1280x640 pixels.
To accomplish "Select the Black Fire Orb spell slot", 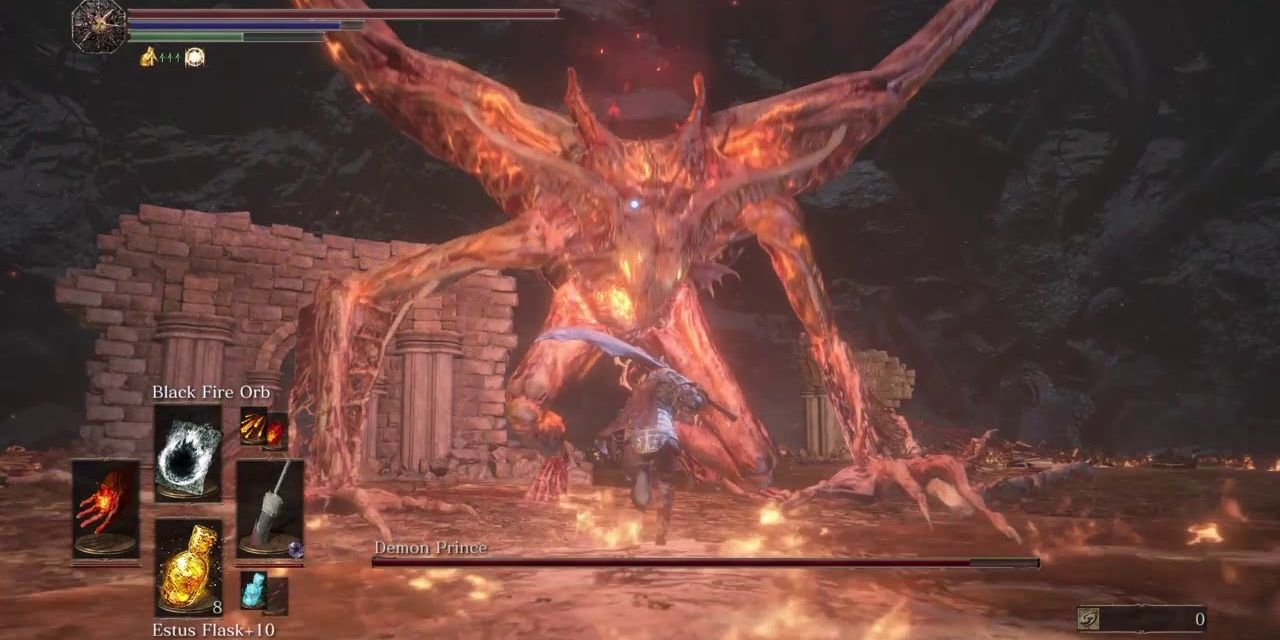I will click(x=188, y=452).
